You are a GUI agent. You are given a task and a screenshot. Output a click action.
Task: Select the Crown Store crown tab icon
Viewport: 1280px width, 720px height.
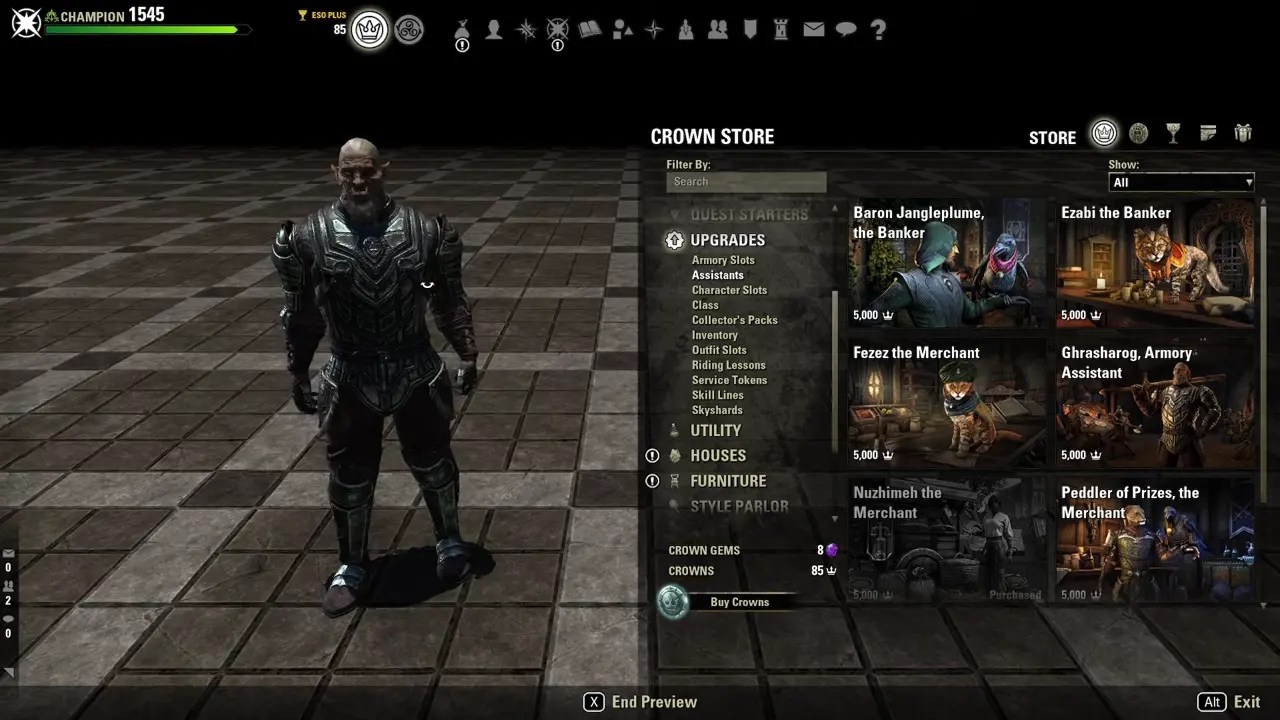1104,133
